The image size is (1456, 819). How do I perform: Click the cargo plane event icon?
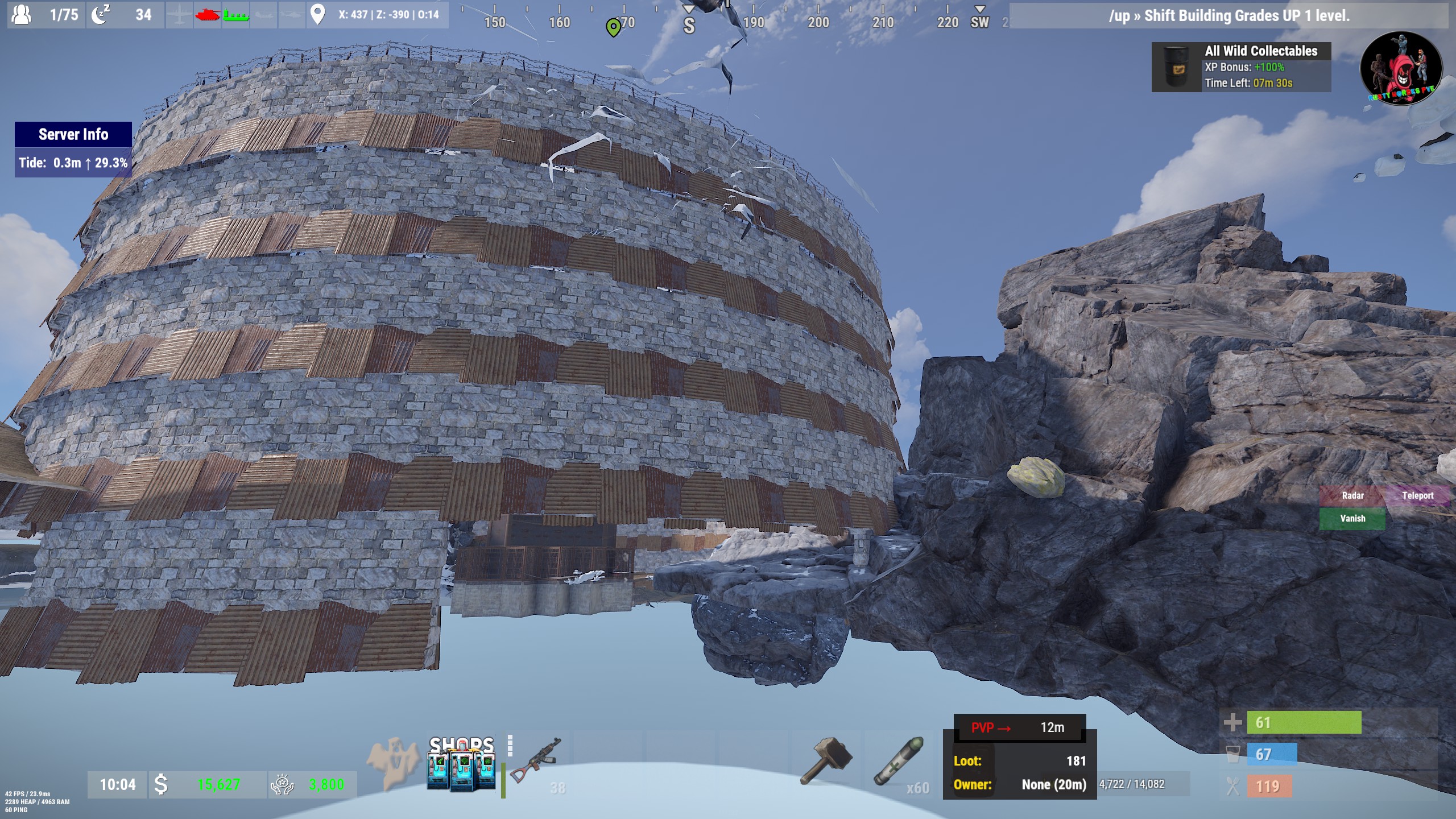click(180, 15)
